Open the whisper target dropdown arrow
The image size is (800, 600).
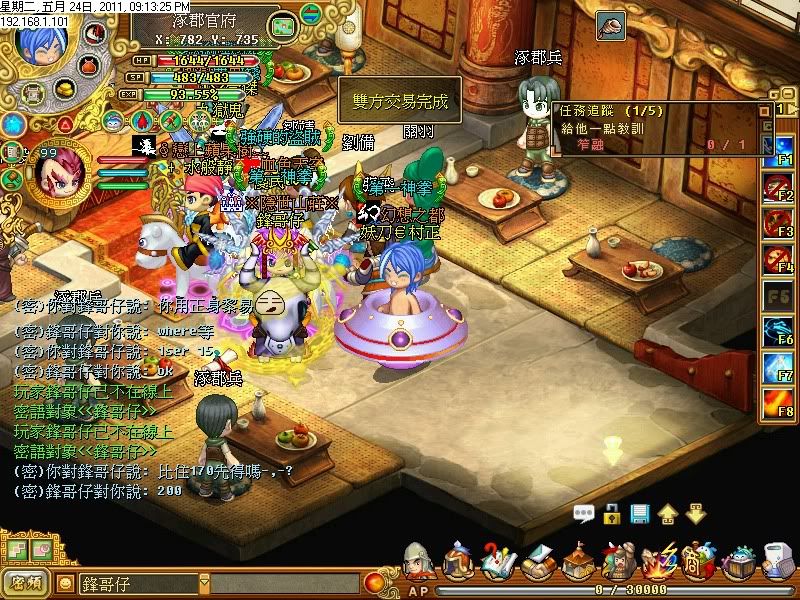[x=205, y=582]
